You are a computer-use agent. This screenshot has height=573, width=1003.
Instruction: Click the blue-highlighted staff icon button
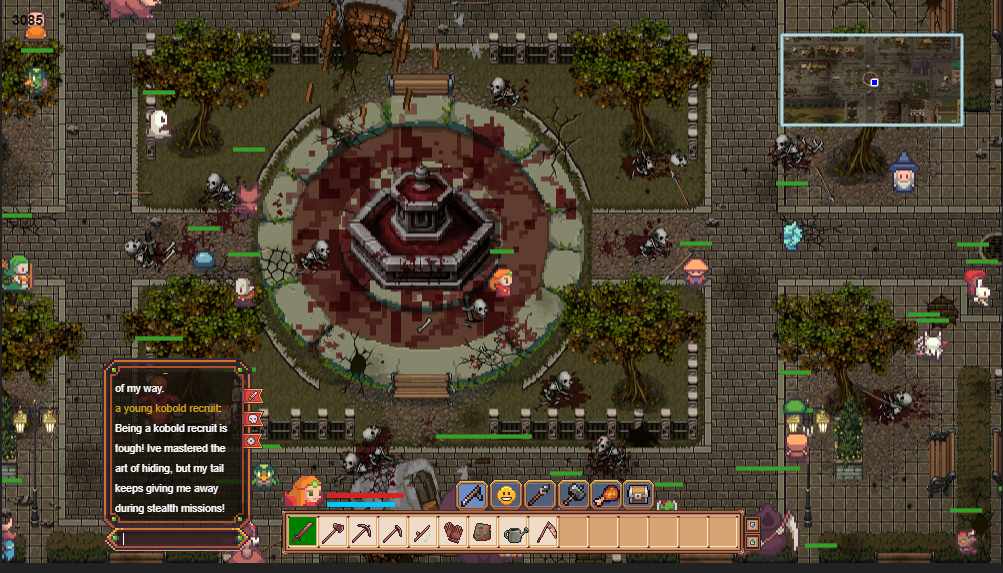click(x=473, y=494)
